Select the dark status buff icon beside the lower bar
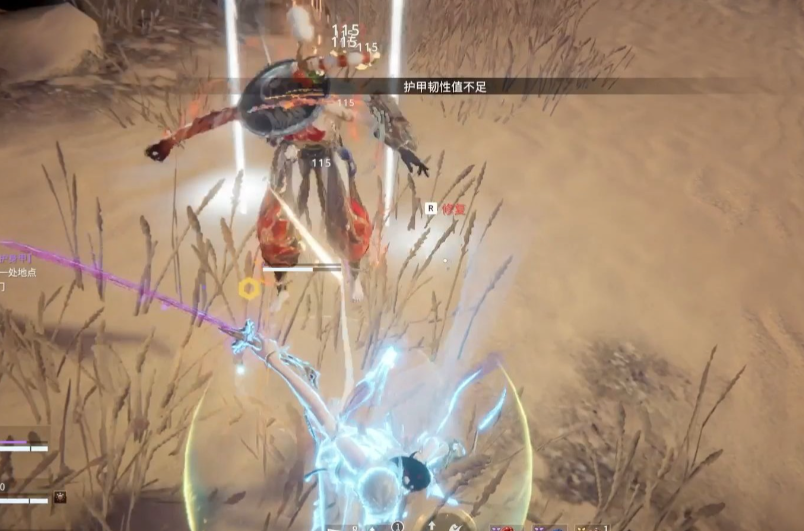 click(x=60, y=497)
